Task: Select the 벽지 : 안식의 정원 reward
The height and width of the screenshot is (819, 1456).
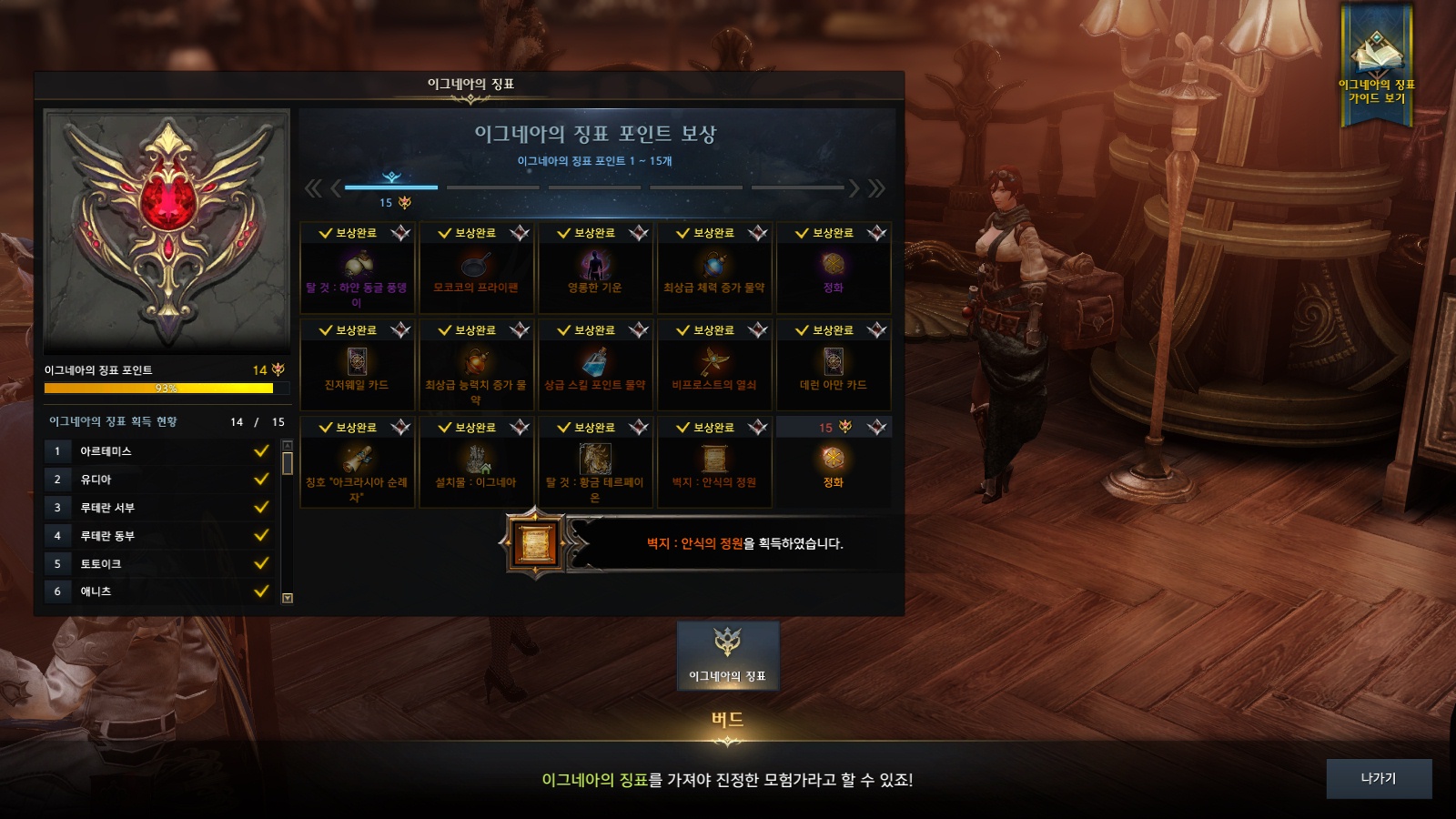Action: click(x=714, y=464)
